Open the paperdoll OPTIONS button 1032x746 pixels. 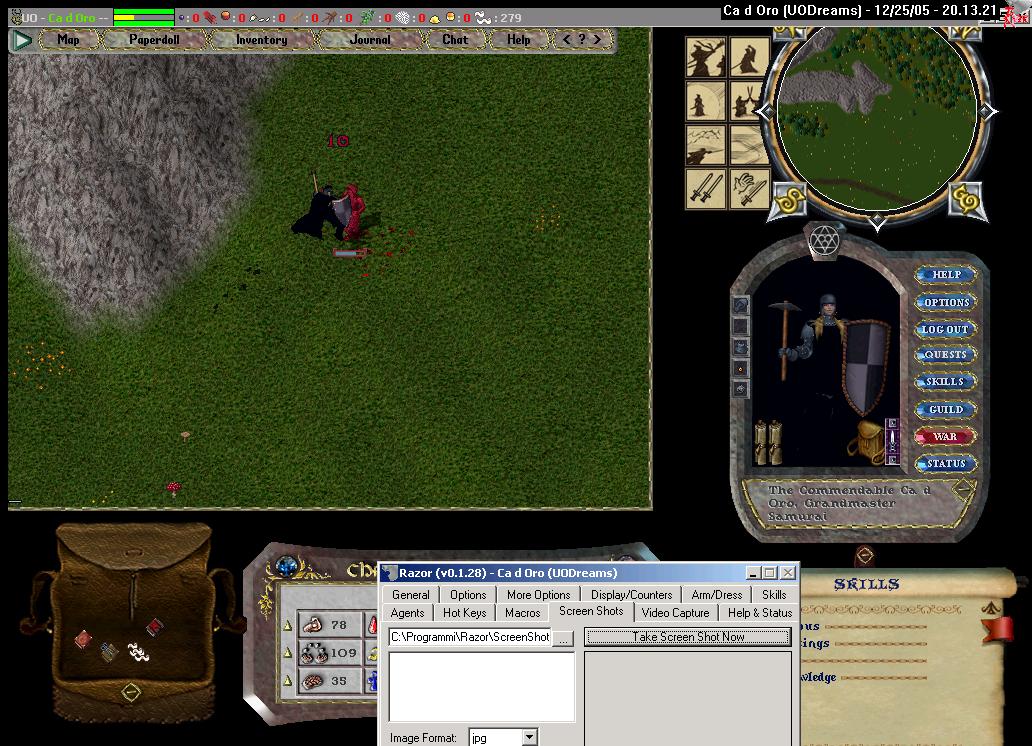(x=945, y=302)
